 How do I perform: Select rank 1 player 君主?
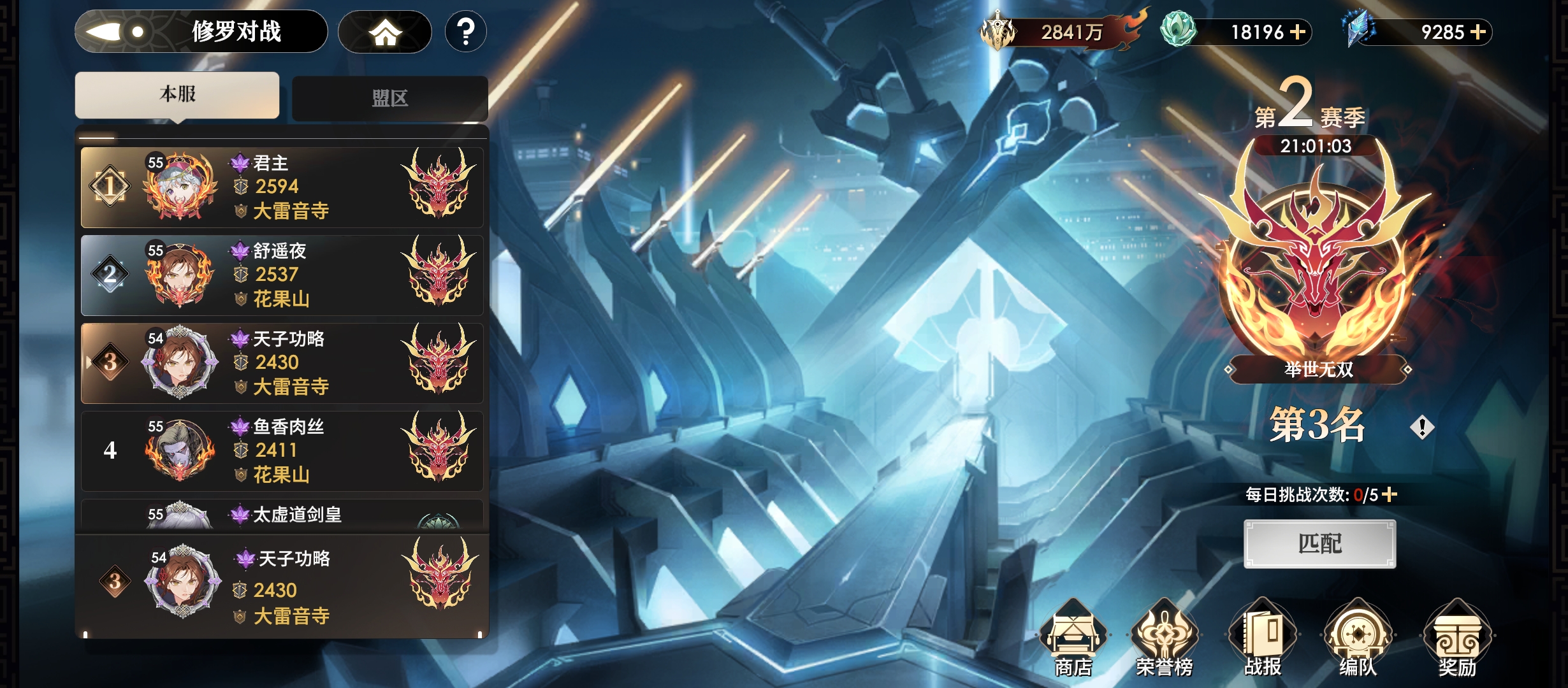point(282,187)
